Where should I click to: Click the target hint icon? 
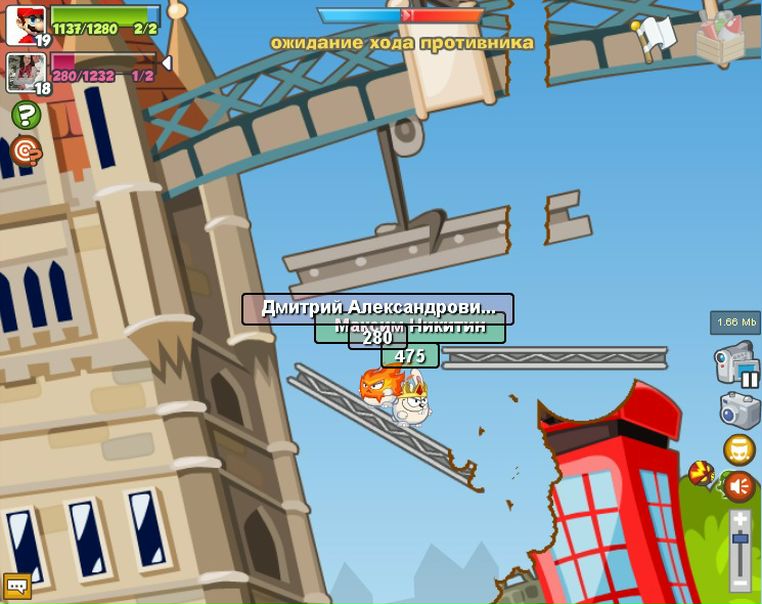pos(26,151)
